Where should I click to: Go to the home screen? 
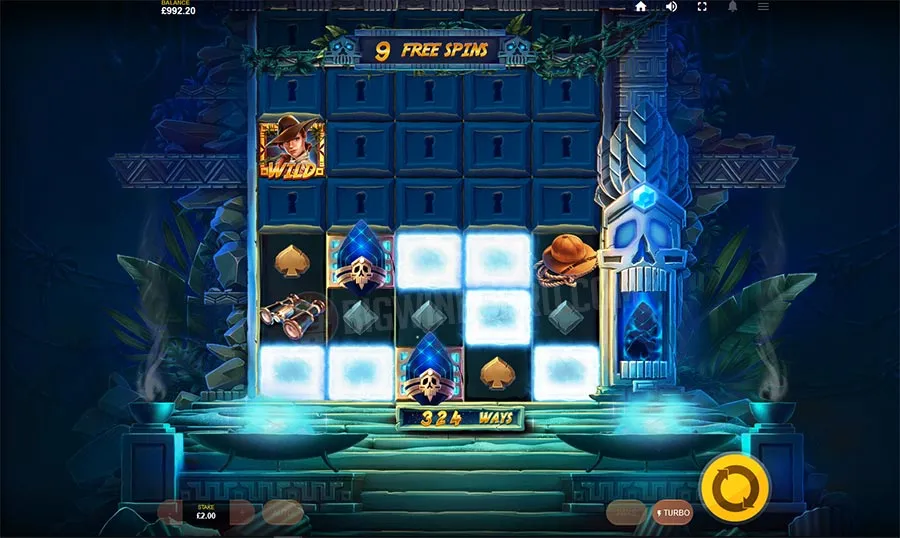point(641,7)
